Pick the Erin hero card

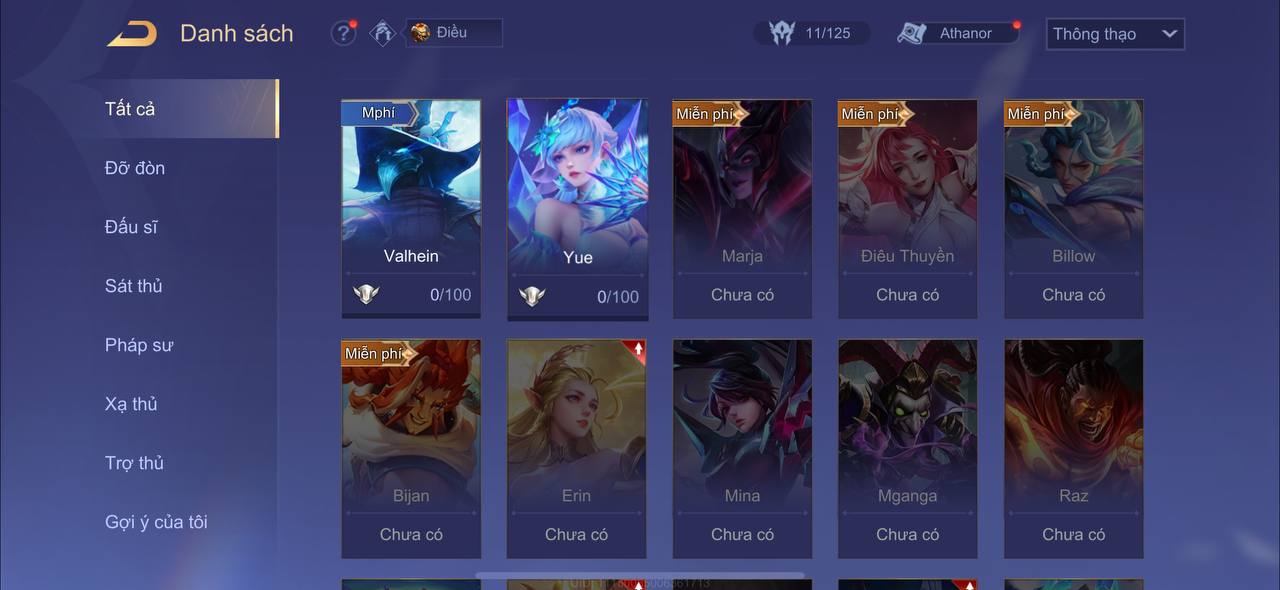point(576,448)
